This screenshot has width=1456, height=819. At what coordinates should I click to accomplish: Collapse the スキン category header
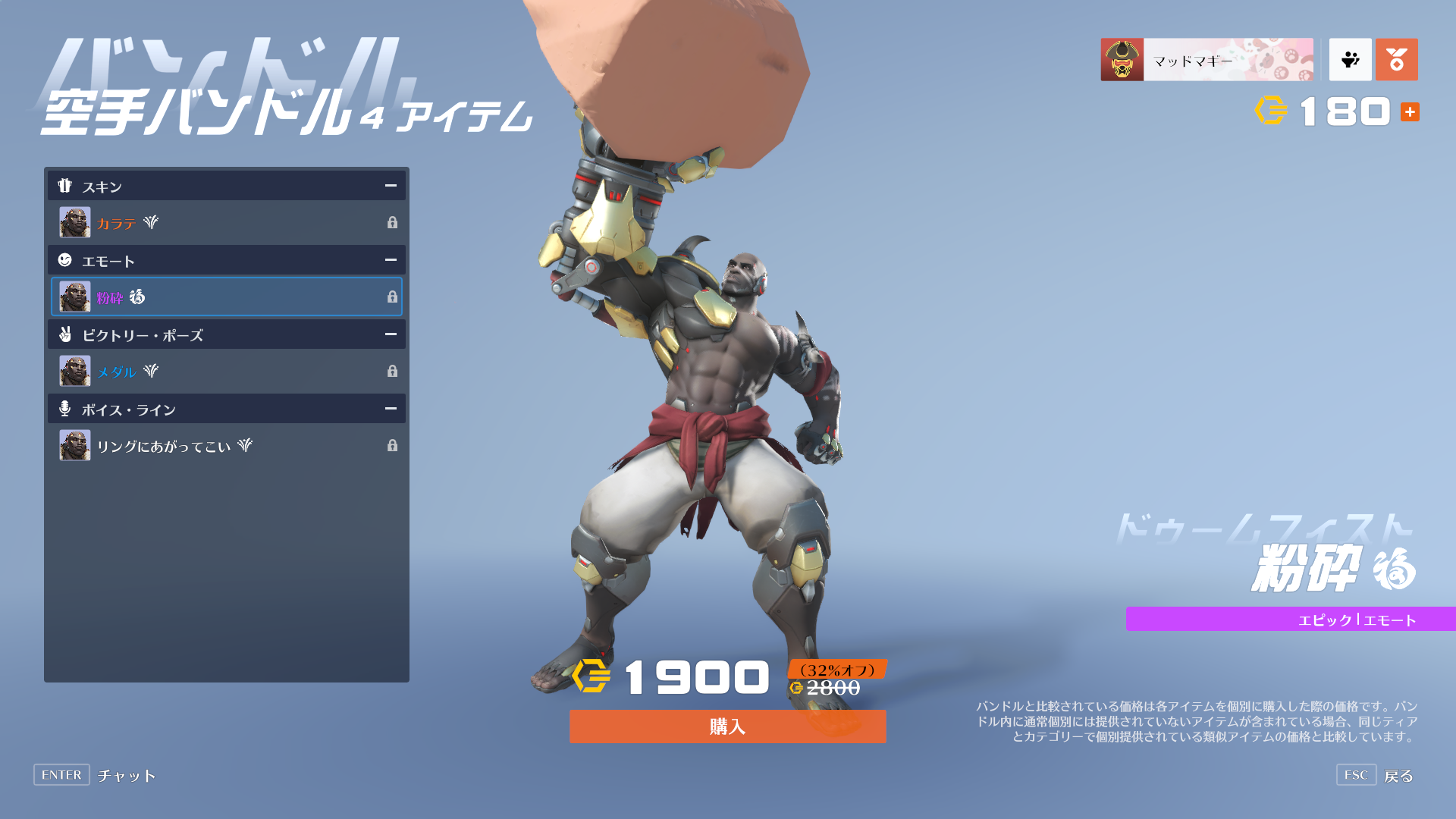pyautogui.click(x=391, y=186)
